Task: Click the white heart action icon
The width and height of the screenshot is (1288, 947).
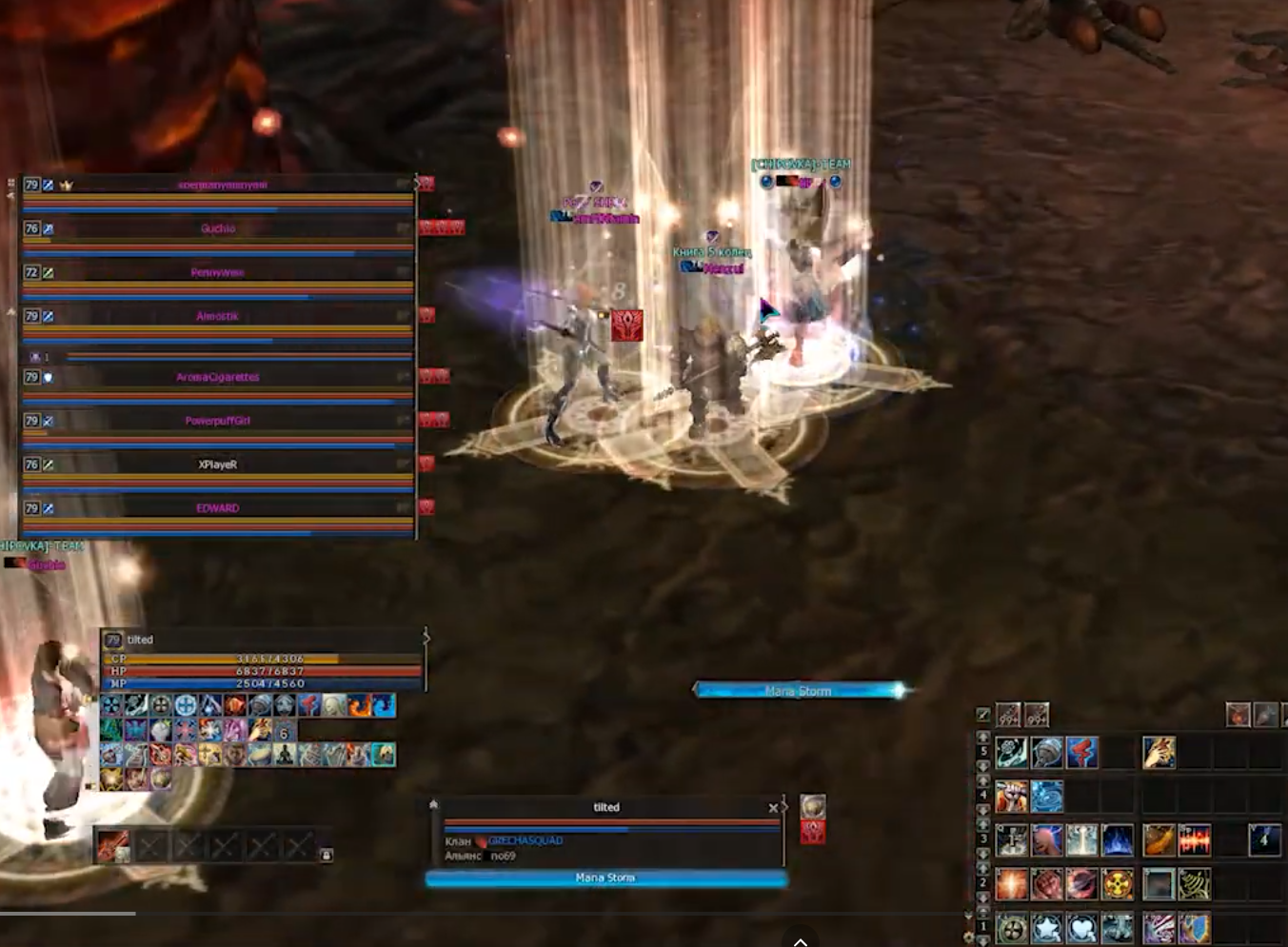Action: pos(1082,928)
